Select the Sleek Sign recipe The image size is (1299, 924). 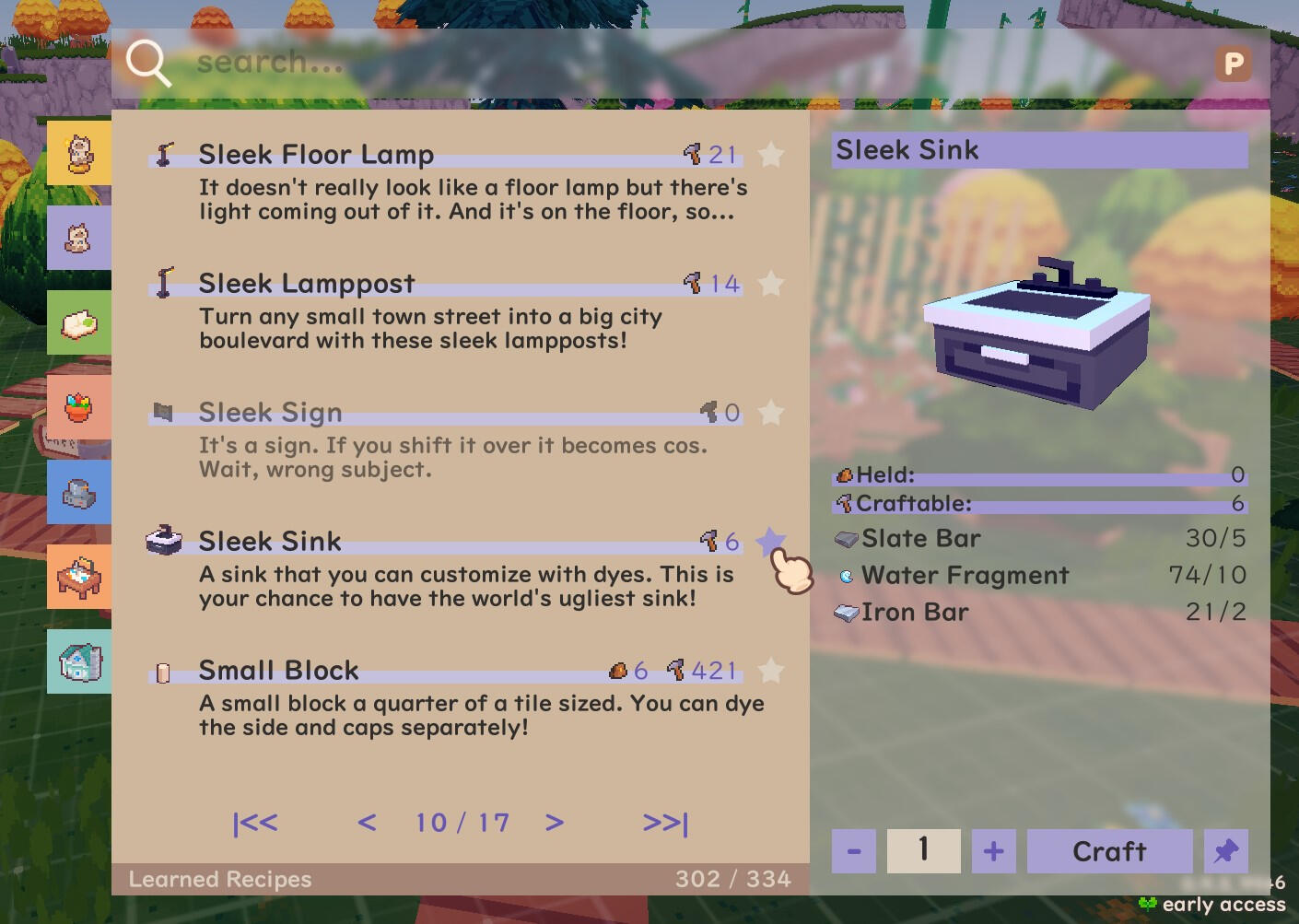click(270, 413)
